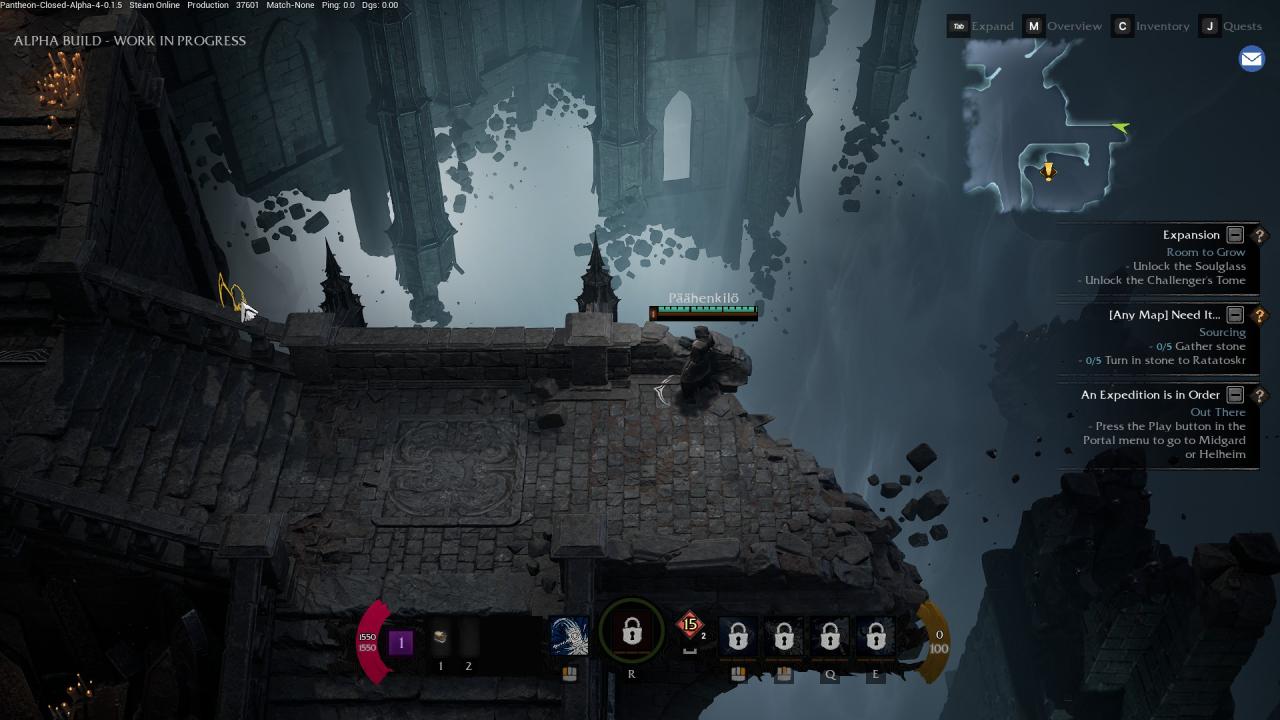
Task: Click the locked ability slot bound to Q
Action: pyautogui.click(x=830, y=636)
